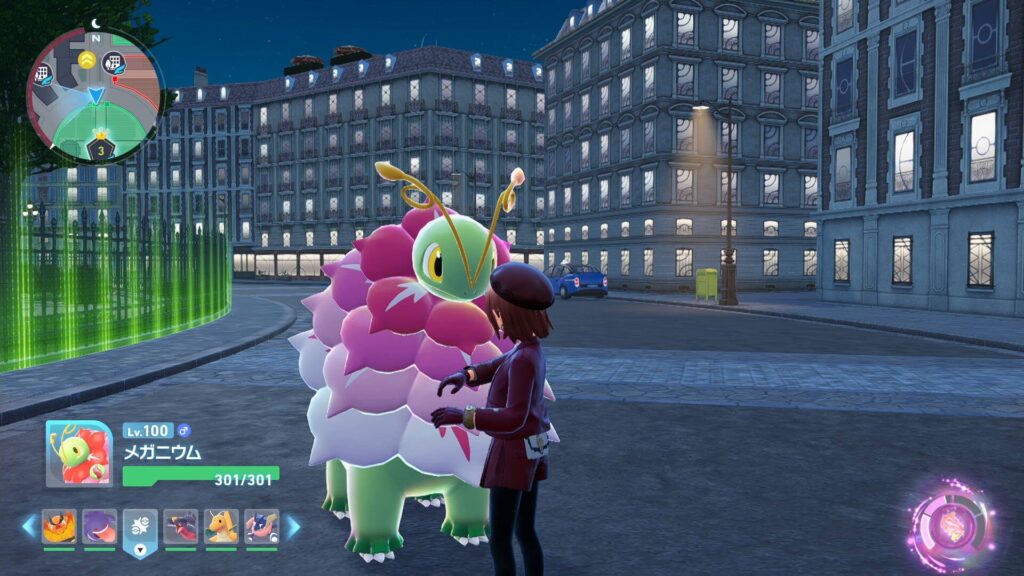Select the highlighted Poké Ball swap slot
This screenshot has width=1024, height=576.
click(x=140, y=528)
